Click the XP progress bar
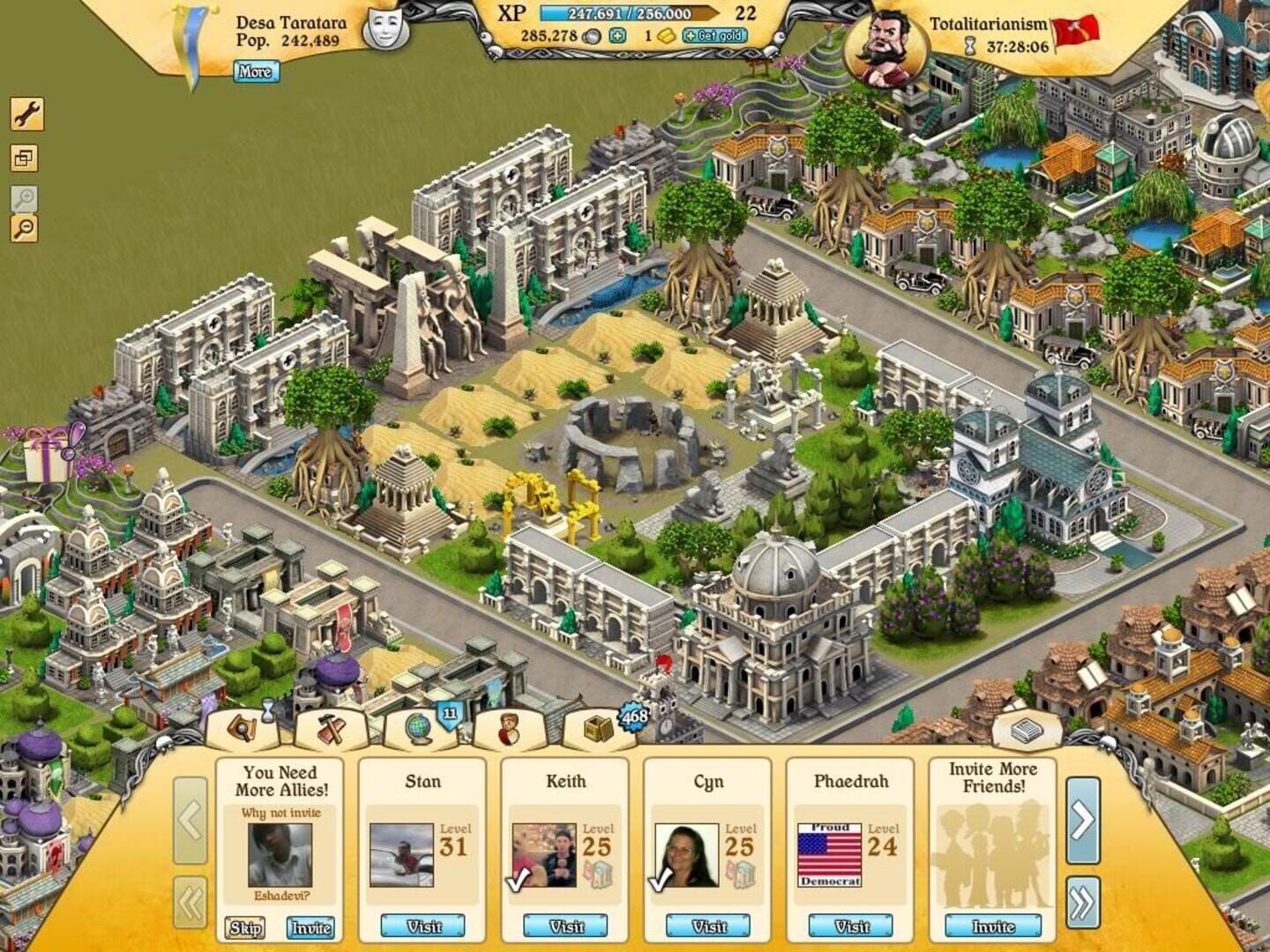Screen dimensions: 1270x952 (626, 15)
